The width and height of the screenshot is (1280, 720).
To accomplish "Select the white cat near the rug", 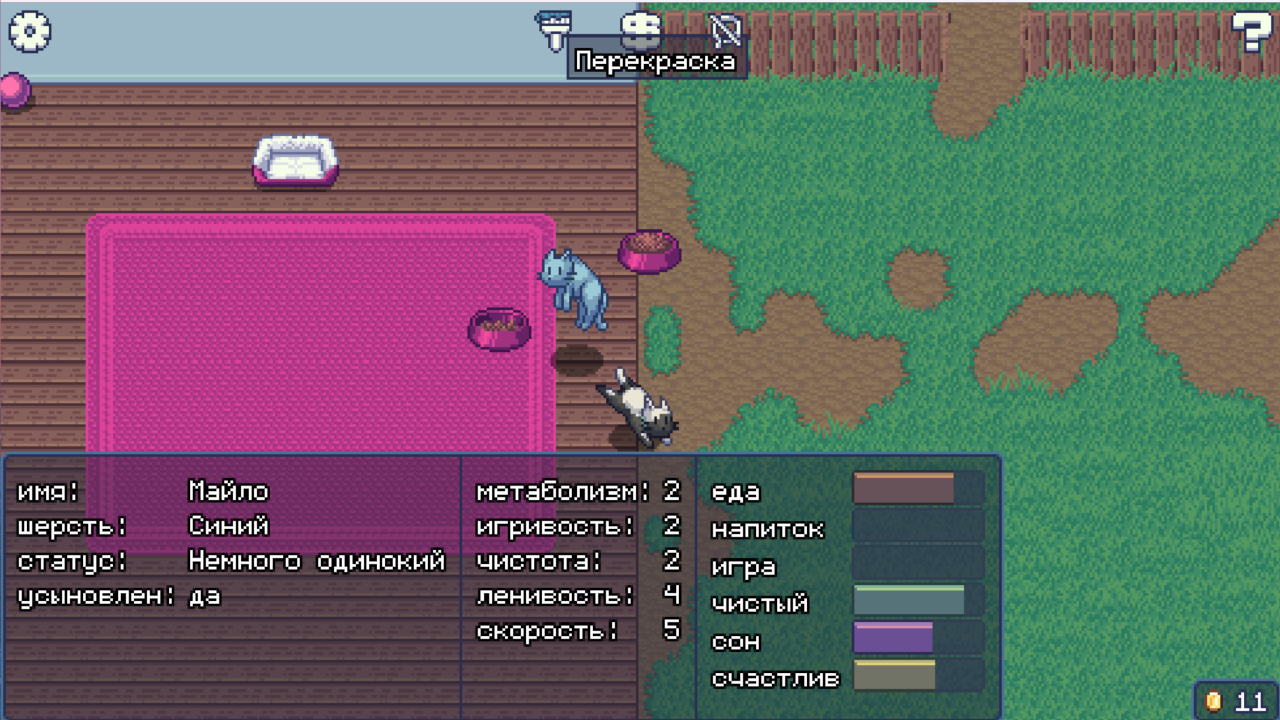I will coord(638,405).
